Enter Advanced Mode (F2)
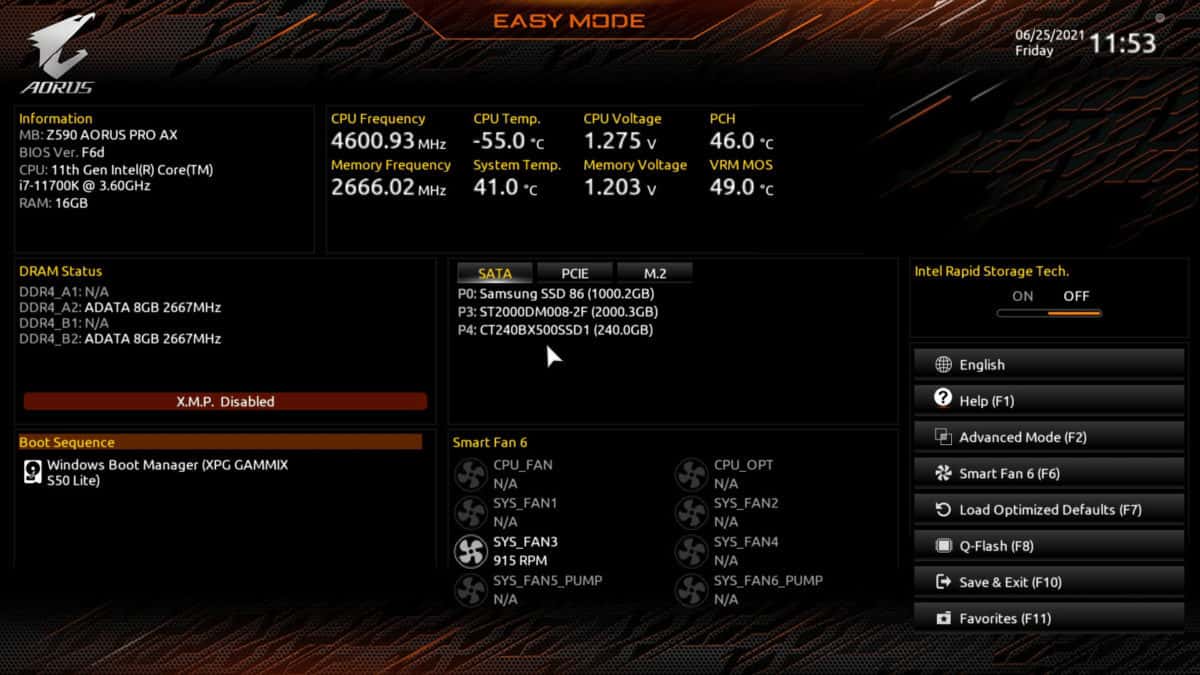The image size is (1200, 675). 1049,437
